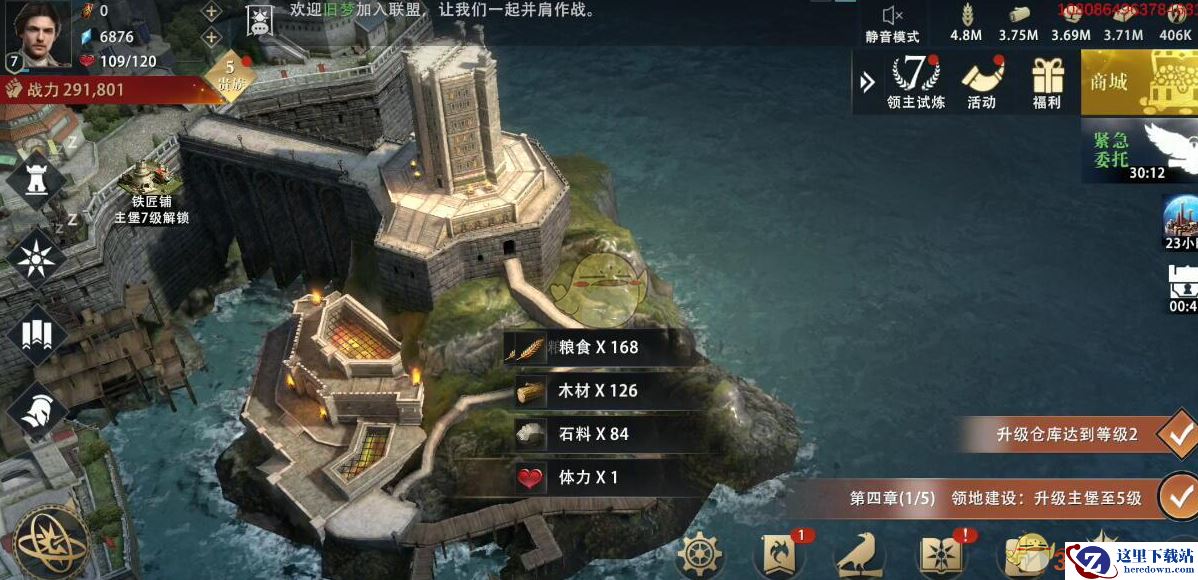Image resolution: width=1198 pixels, height=580 pixels.
Task: Open the 活动 events horn icon
Action: click(981, 80)
